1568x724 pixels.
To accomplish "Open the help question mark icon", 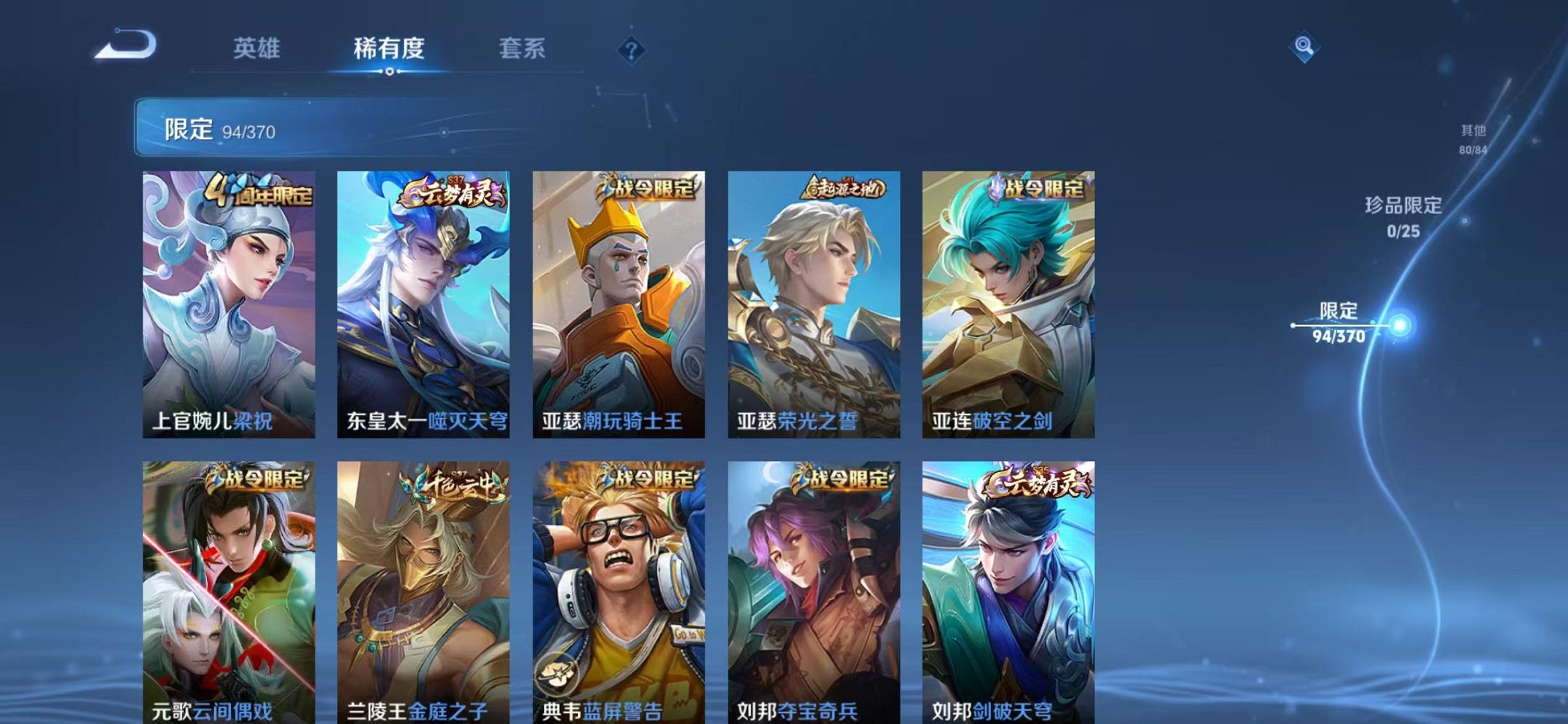I will [x=631, y=50].
